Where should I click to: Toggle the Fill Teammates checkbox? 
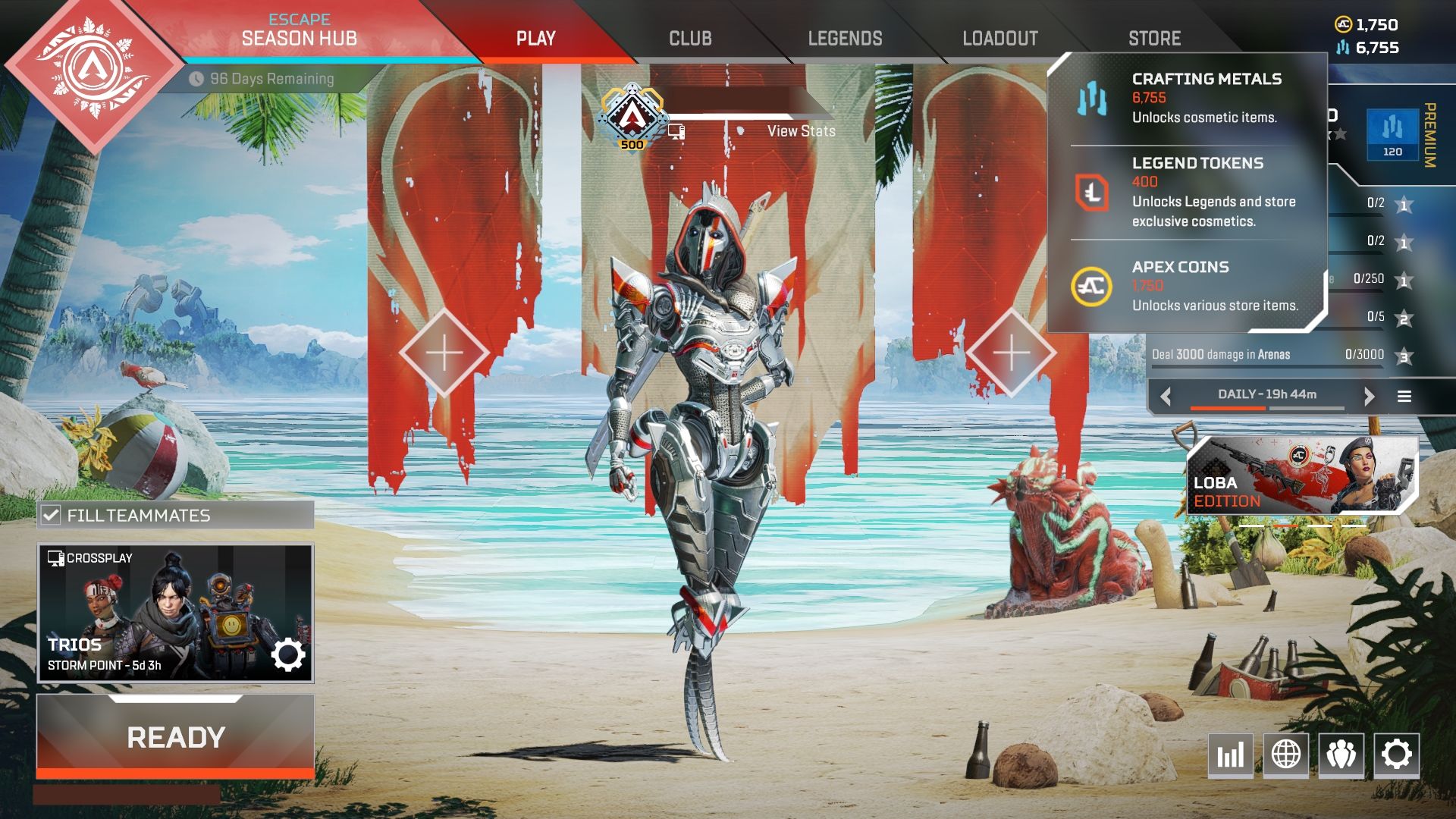pyautogui.click(x=52, y=516)
